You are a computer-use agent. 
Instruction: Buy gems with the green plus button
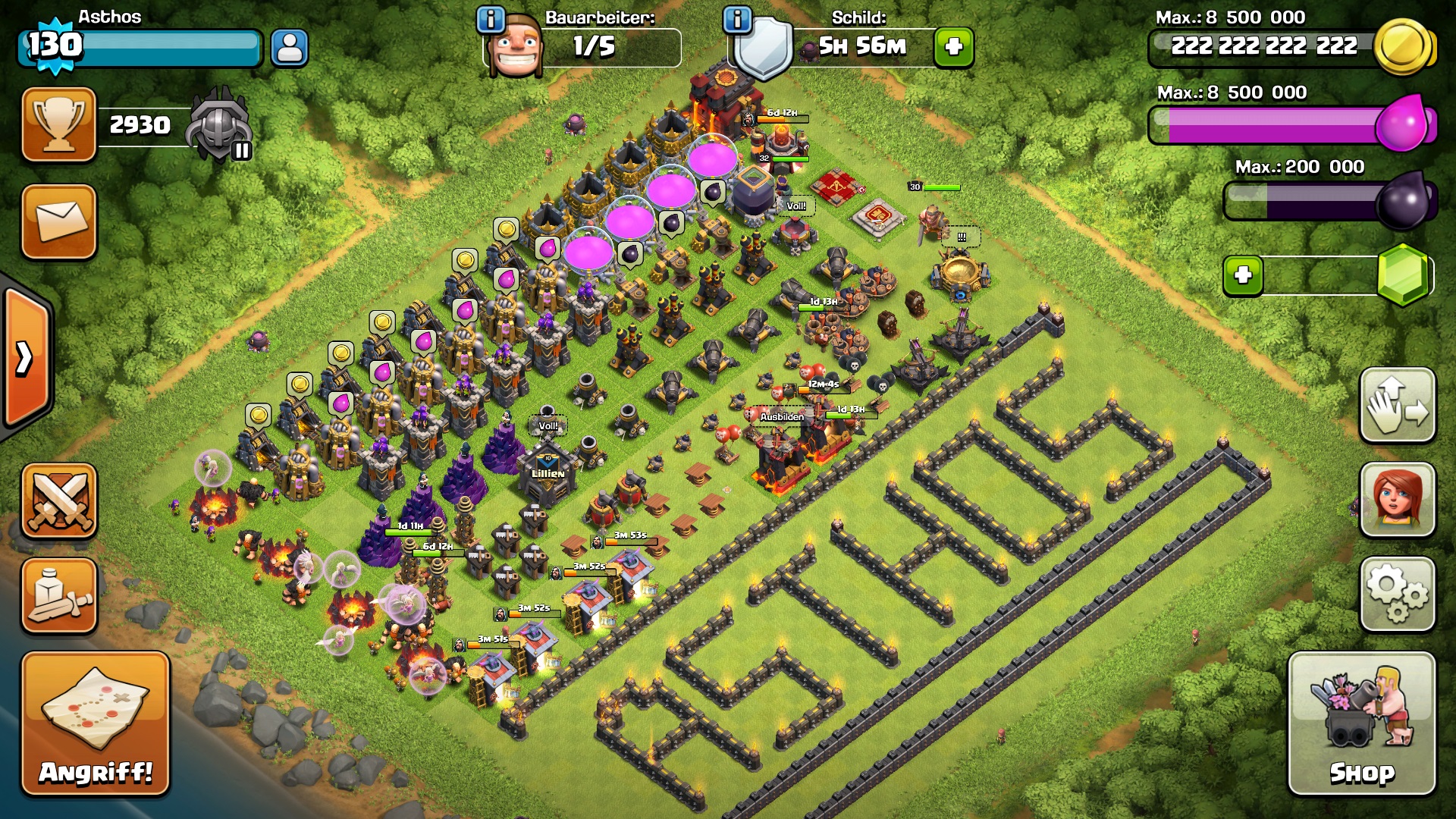(x=1243, y=275)
